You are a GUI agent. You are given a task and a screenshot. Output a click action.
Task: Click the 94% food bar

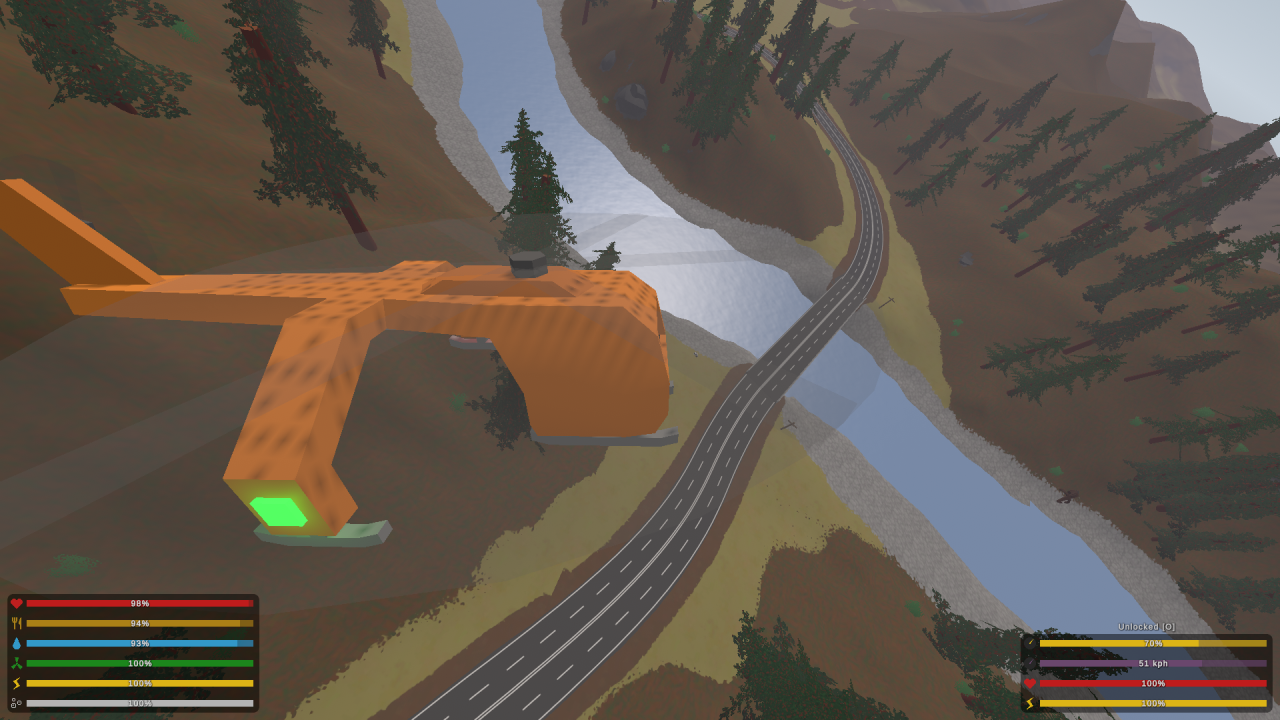click(140, 622)
